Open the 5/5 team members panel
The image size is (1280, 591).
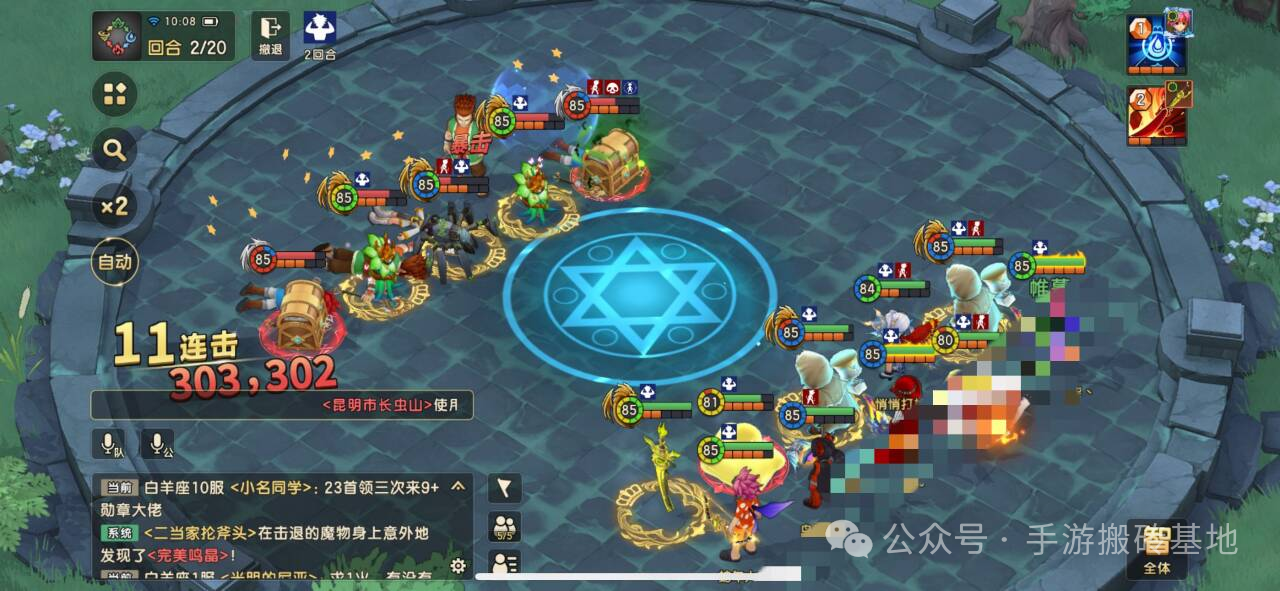(505, 527)
